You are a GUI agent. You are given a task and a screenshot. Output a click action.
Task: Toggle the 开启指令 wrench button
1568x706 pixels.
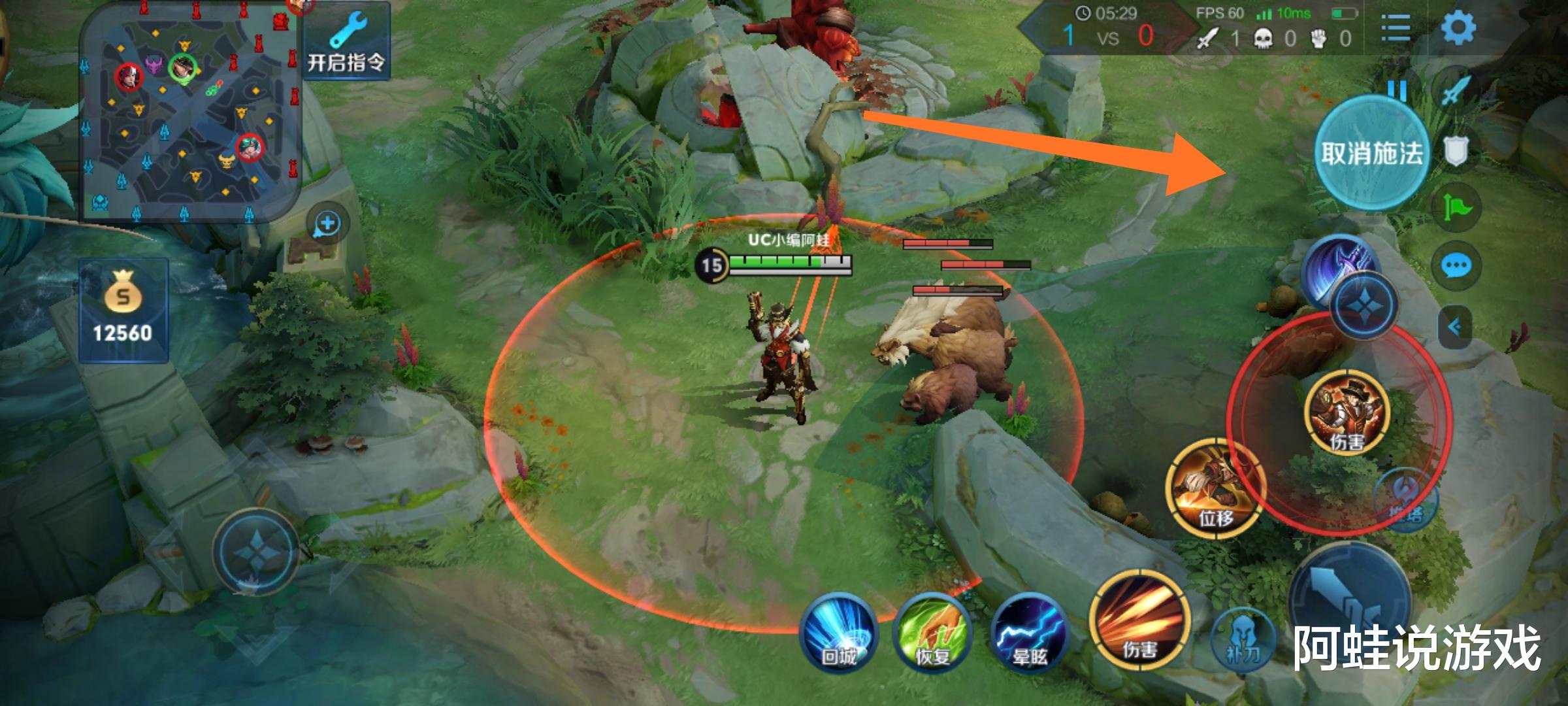coord(346,42)
